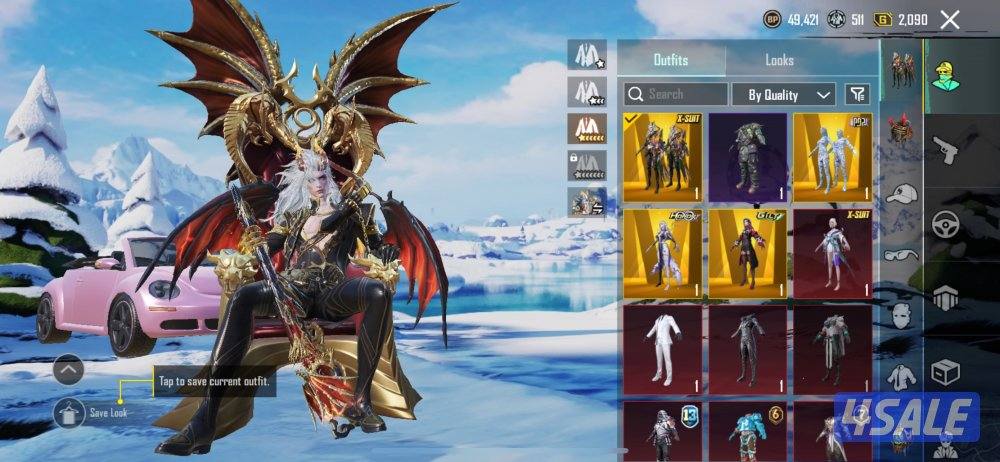Close the inventory with the X button
1000x462 pixels.
click(x=950, y=19)
